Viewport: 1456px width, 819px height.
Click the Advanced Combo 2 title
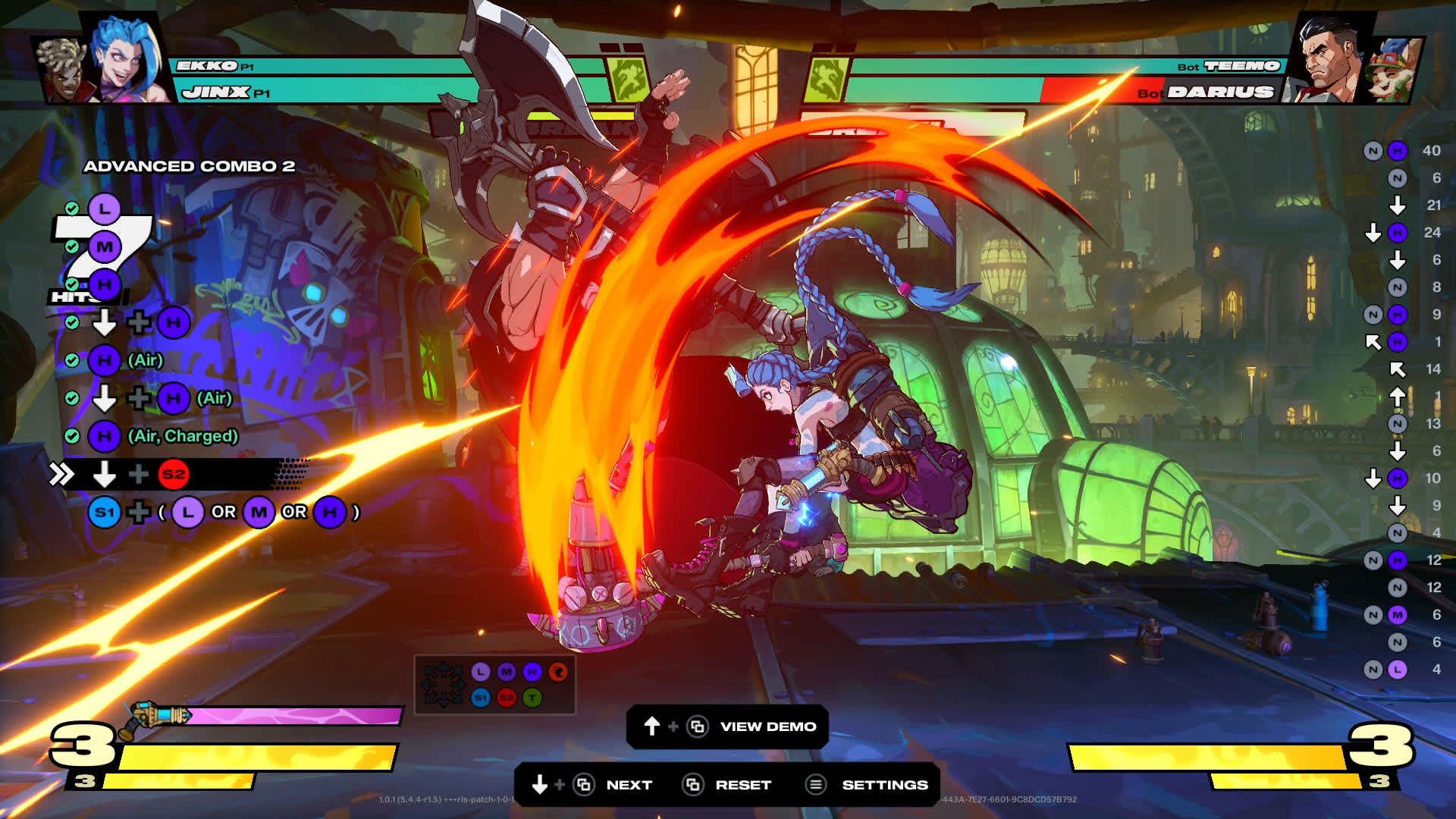189,166
